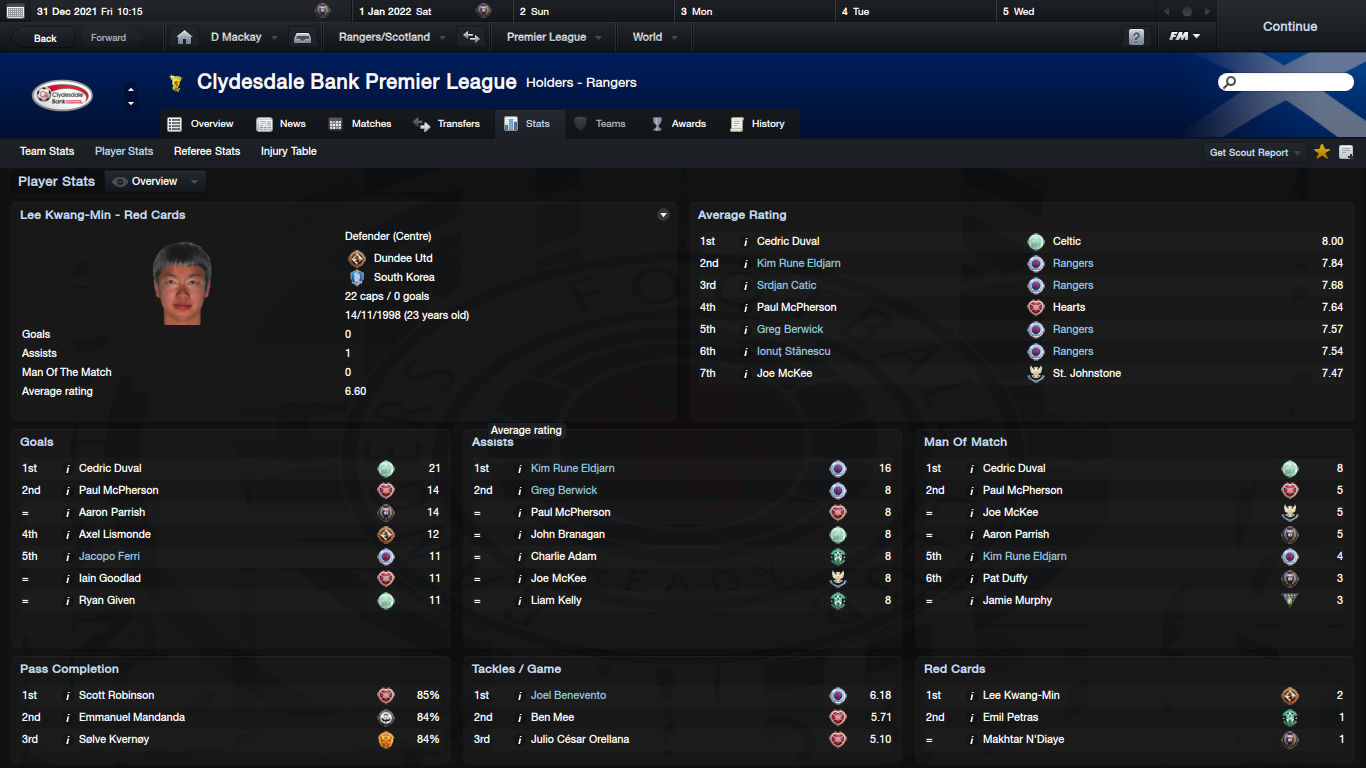Switch to the Overview tab
Screen dimensions: 1366x768
[x=201, y=124]
